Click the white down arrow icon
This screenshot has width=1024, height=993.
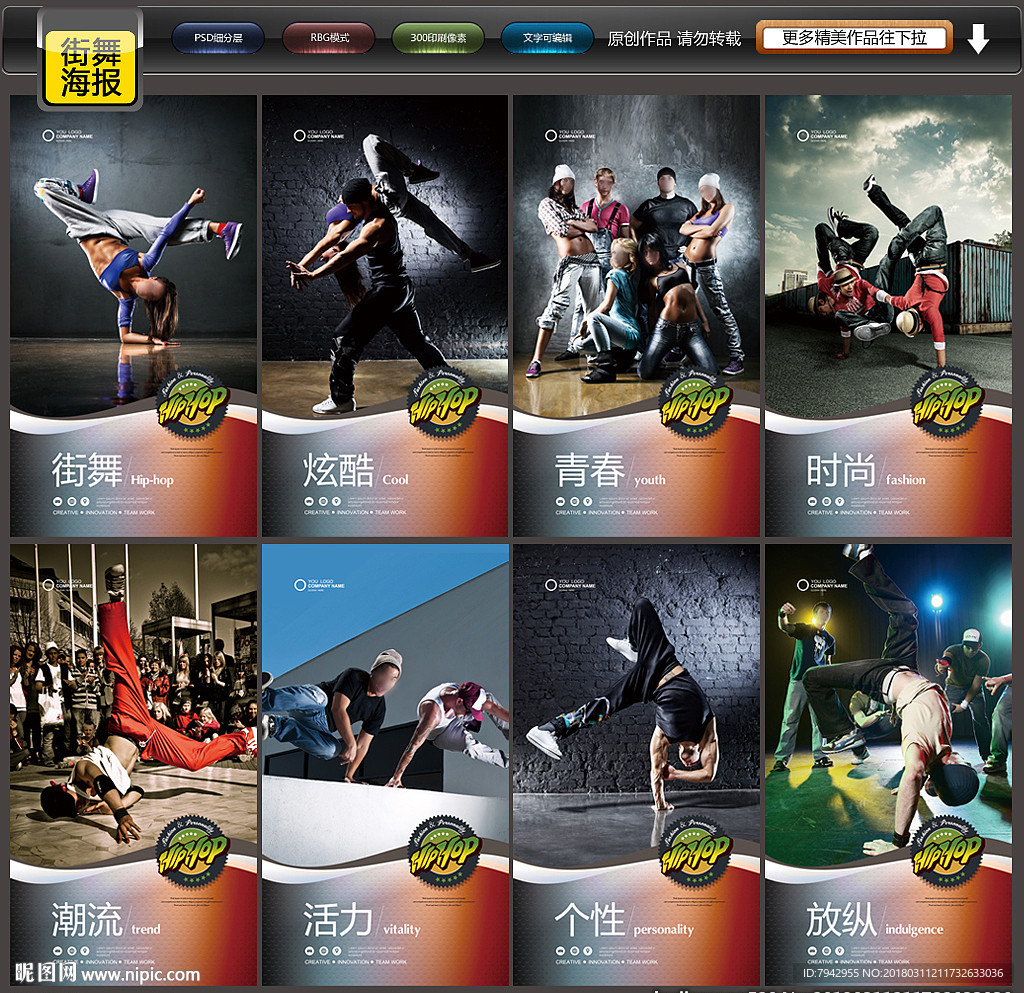point(978,39)
